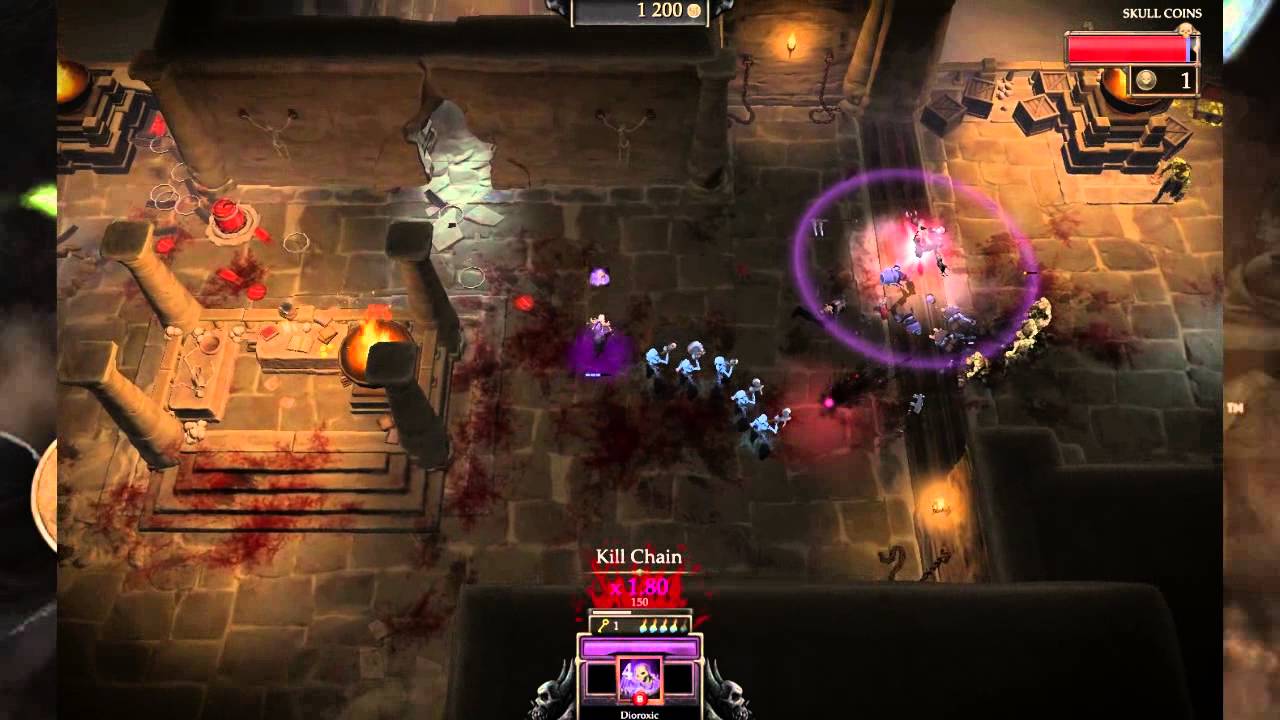1280x720 pixels.
Task: Click the skull crest on the Skull Coins bar
Action: click(1185, 30)
